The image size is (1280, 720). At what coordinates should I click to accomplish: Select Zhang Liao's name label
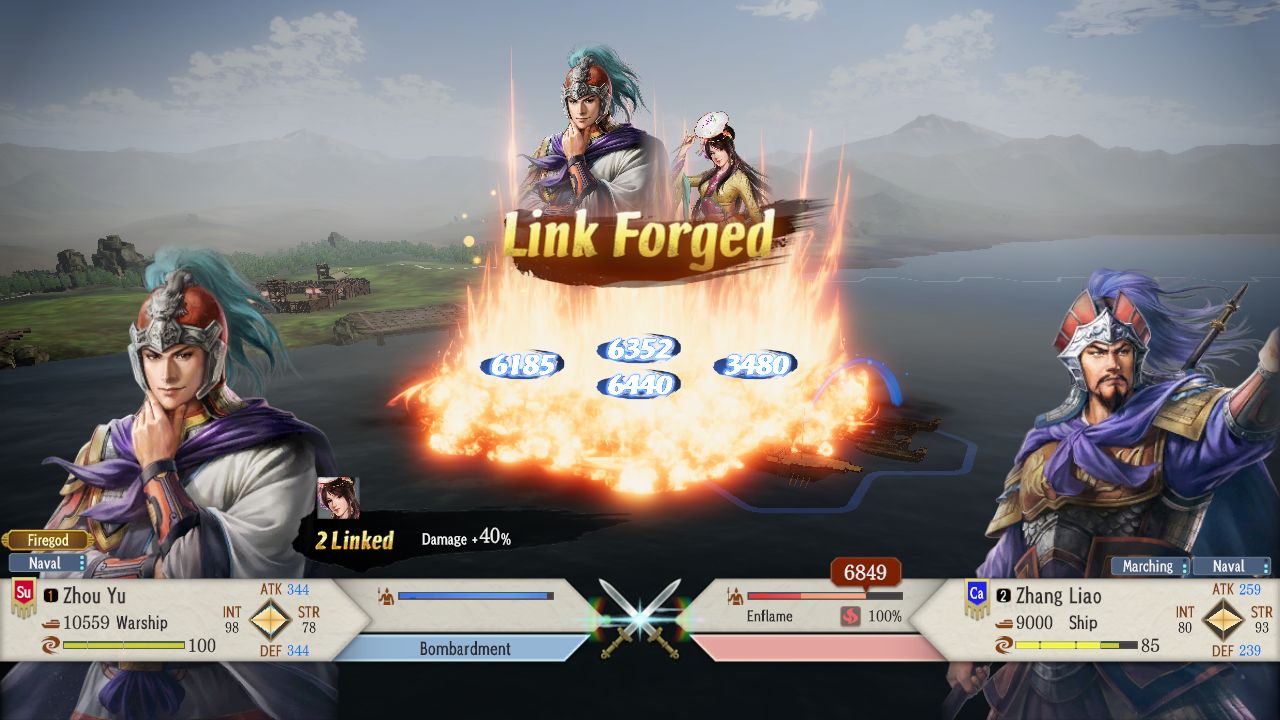[1060, 596]
